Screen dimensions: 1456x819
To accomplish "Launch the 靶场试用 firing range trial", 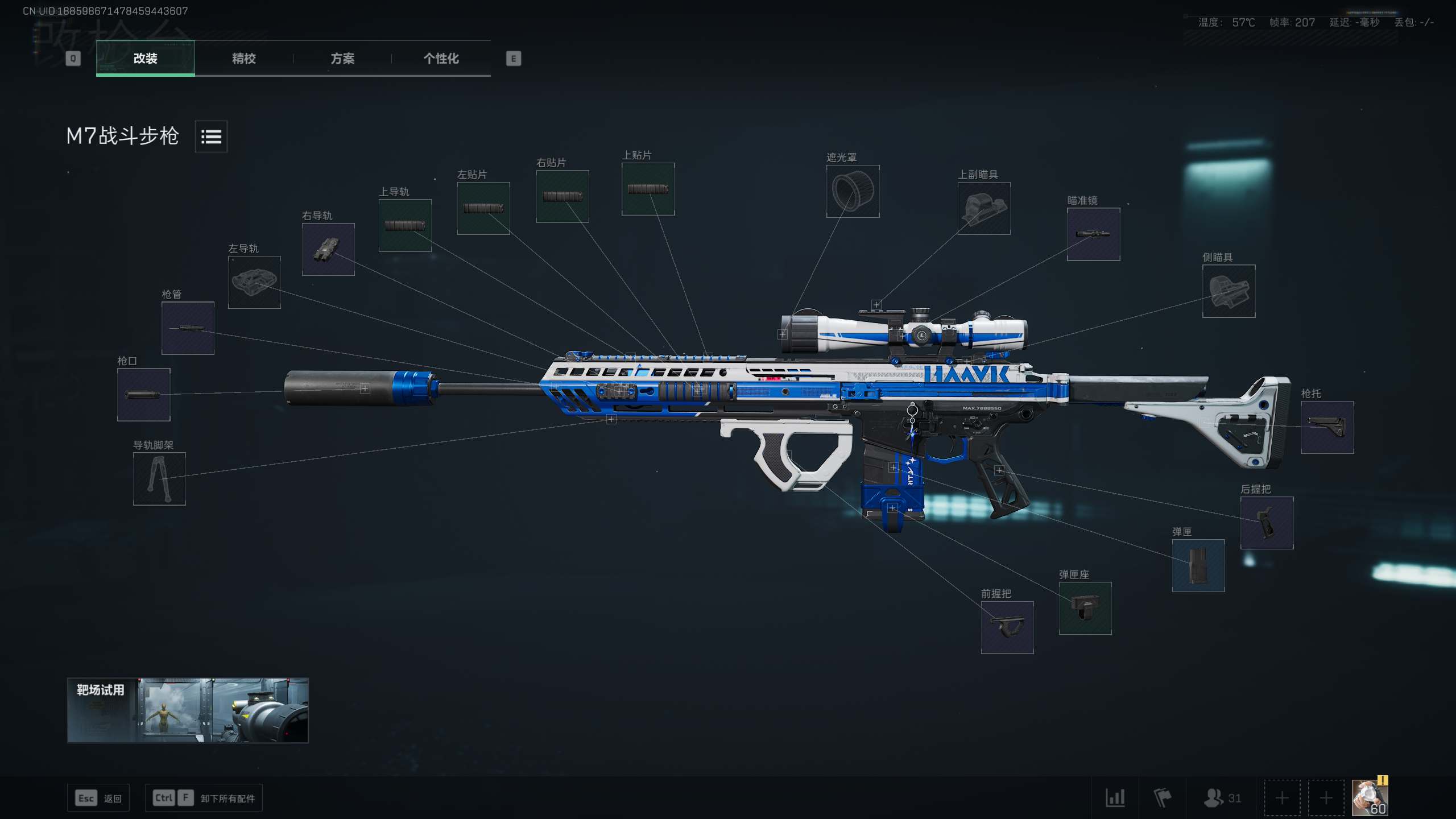I will click(x=188, y=710).
